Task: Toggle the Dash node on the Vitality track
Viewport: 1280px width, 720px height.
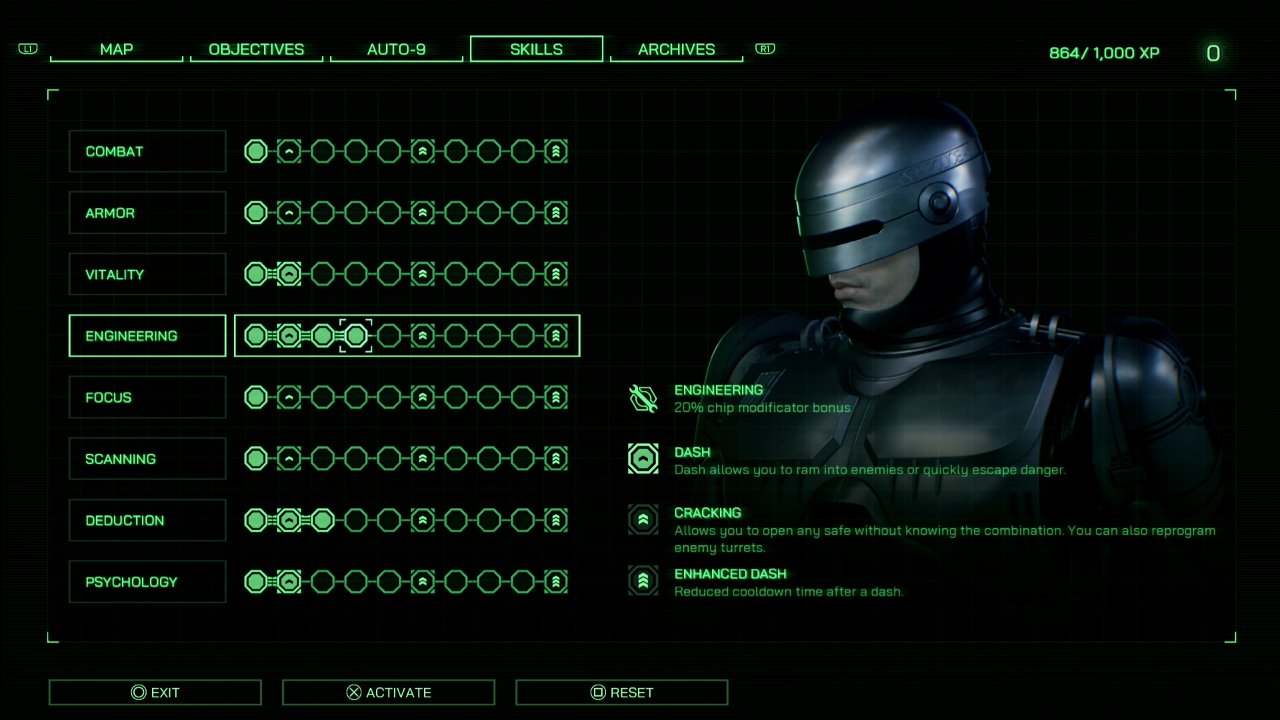Action: [289, 273]
